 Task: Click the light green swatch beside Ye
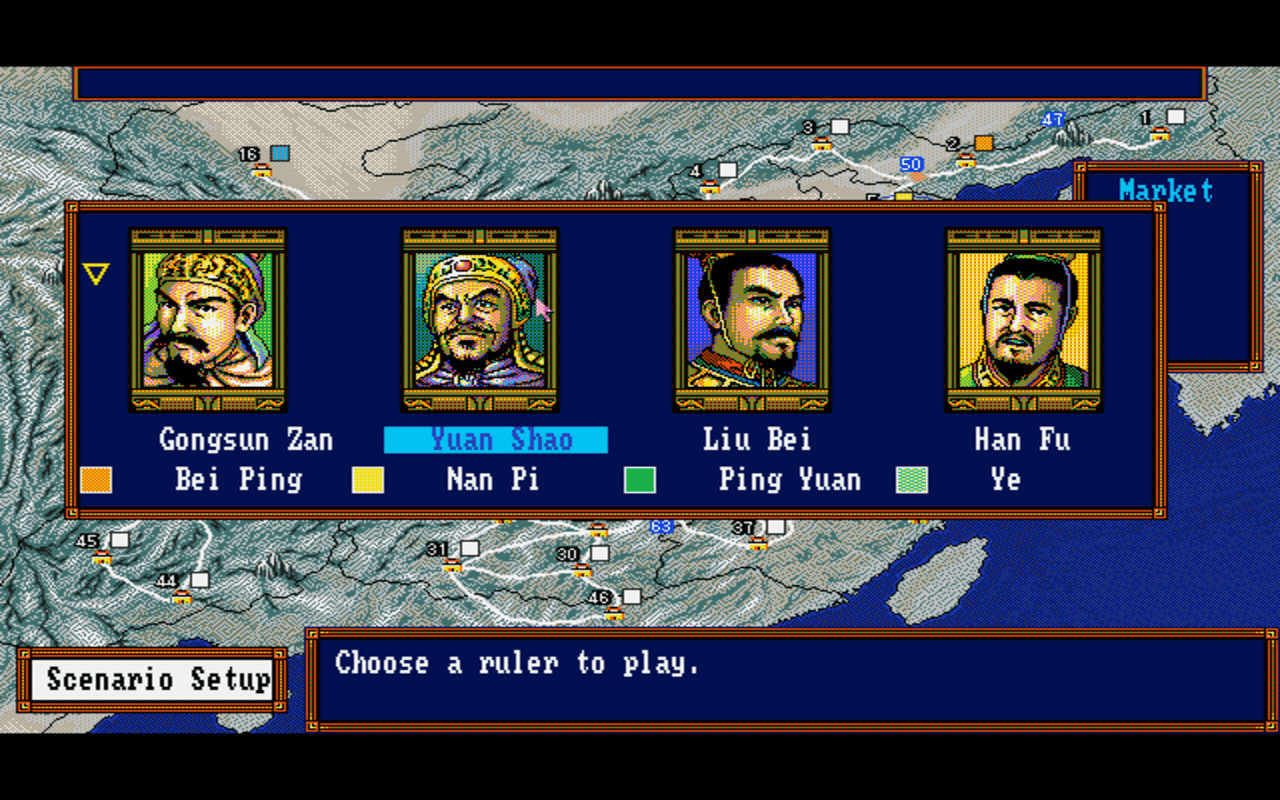pyautogui.click(x=909, y=481)
